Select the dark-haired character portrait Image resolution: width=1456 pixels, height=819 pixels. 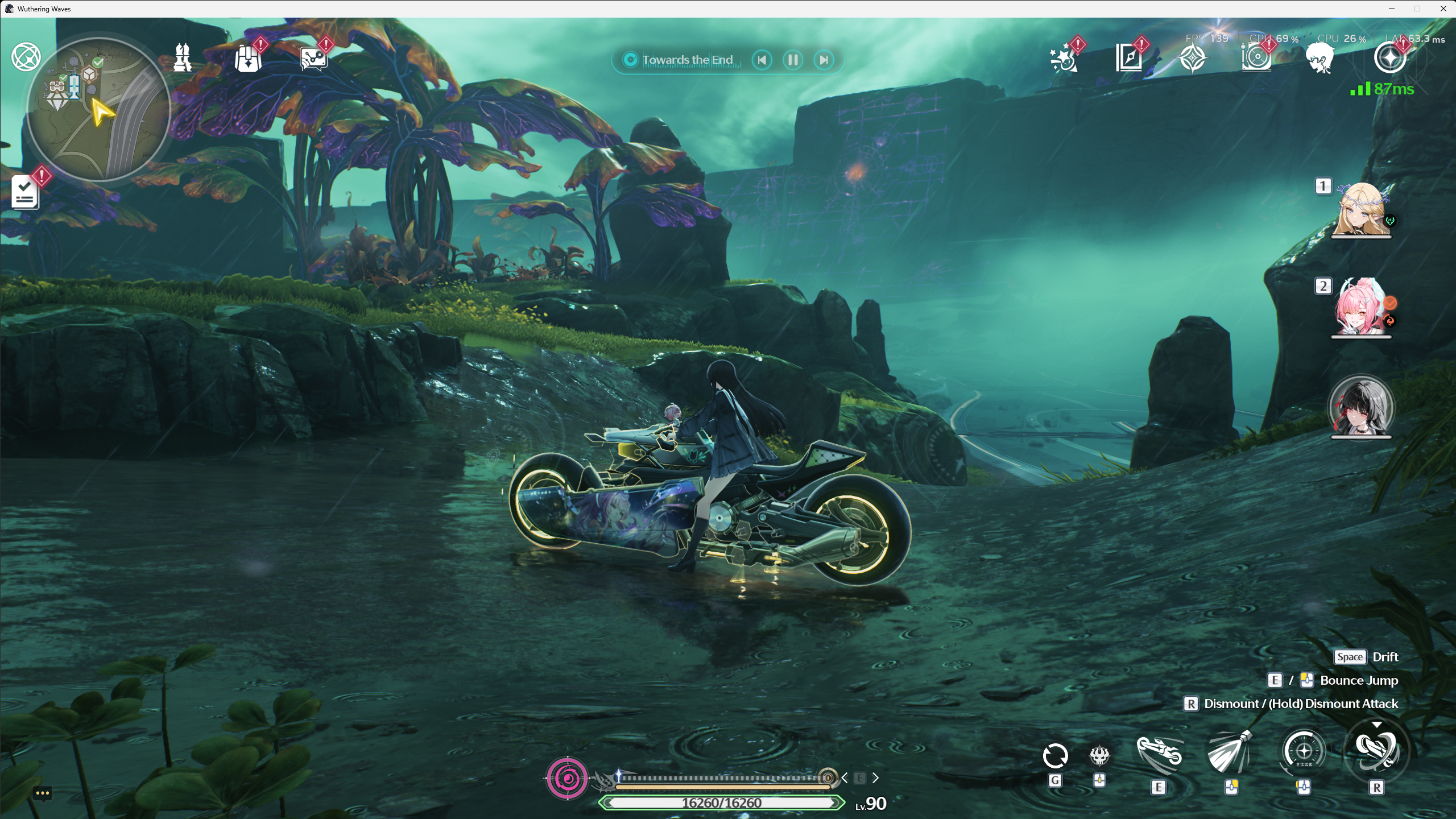click(x=1360, y=407)
